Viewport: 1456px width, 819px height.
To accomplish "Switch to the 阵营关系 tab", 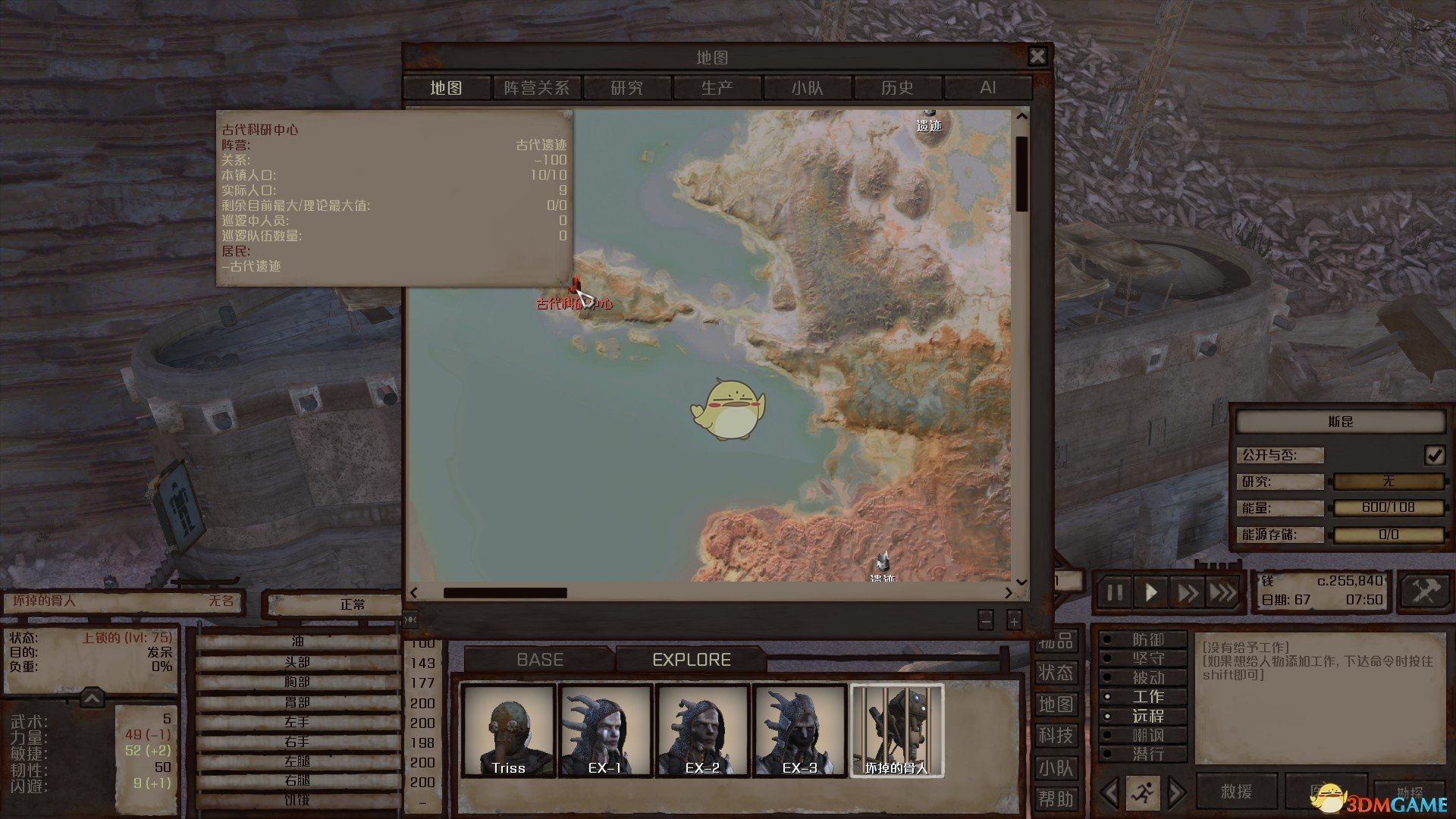I will pyautogui.click(x=536, y=88).
